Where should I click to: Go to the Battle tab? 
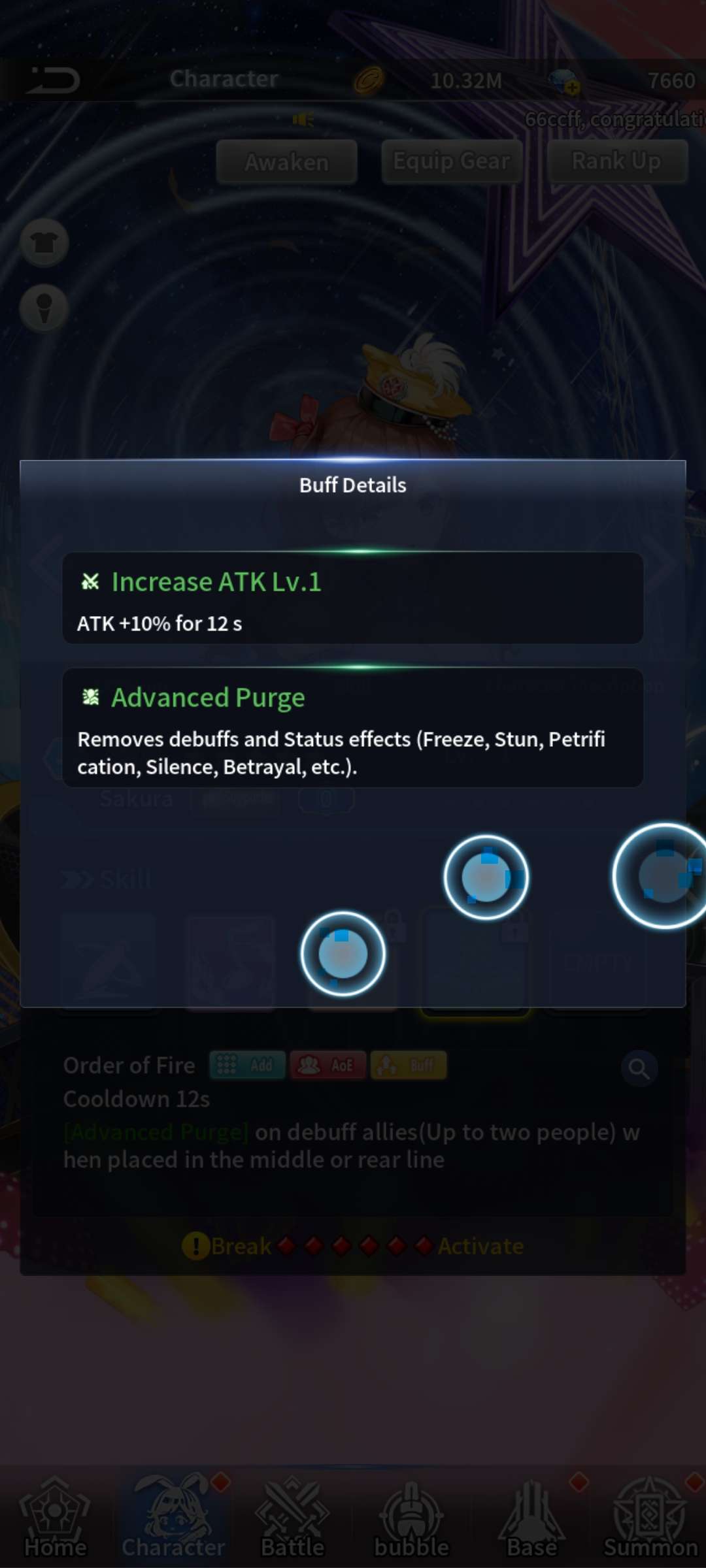tap(292, 1517)
